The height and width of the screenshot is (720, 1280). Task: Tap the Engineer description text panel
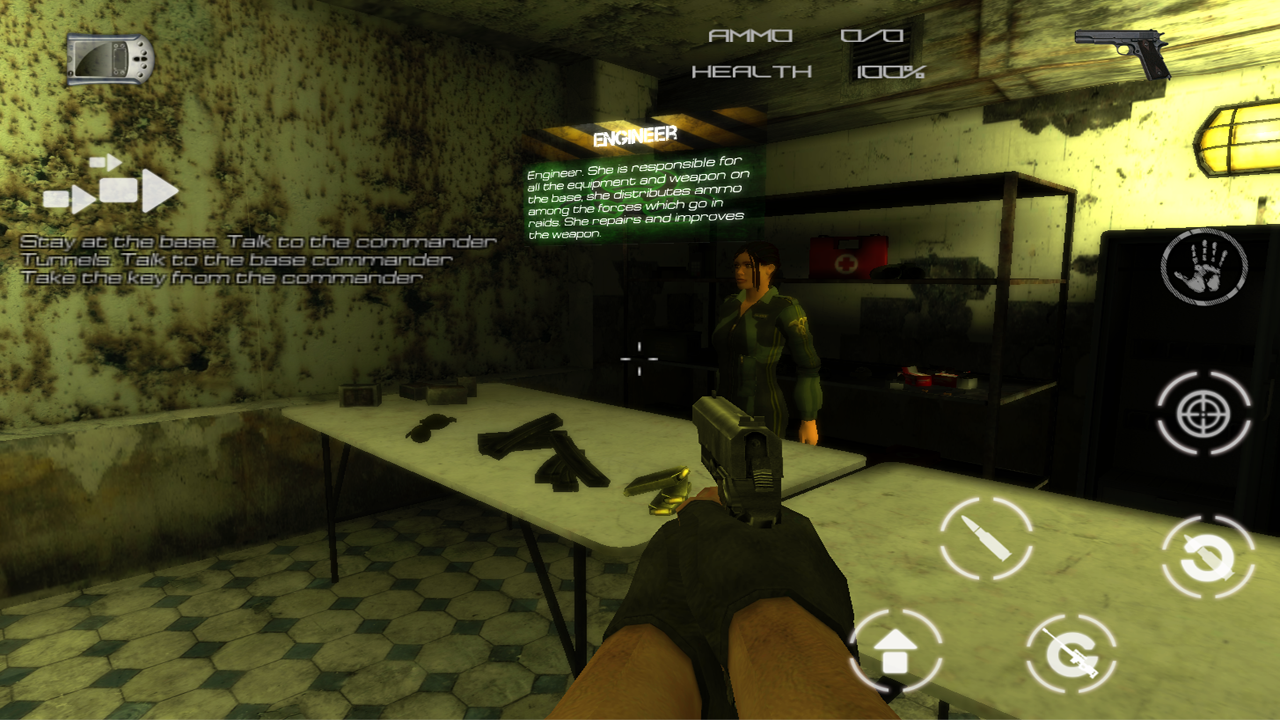click(x=637, y=200)
